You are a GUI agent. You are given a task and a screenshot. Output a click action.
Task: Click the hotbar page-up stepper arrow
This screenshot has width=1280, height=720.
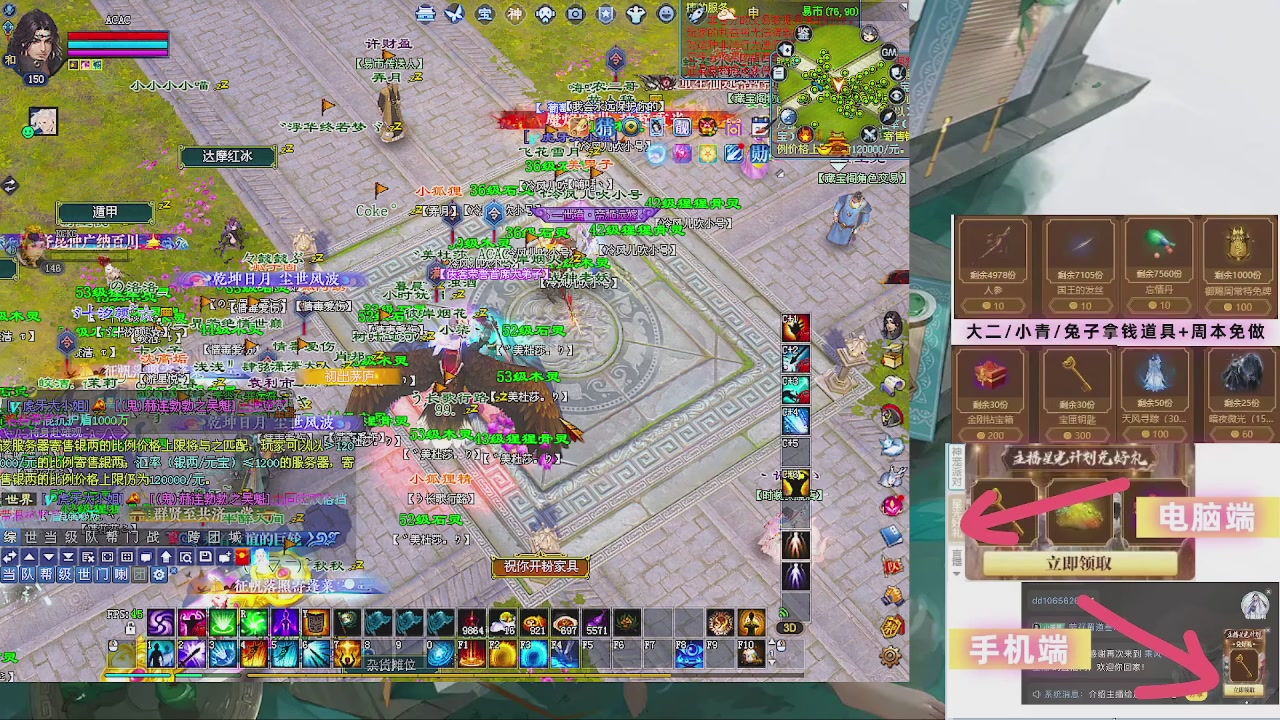pyautogui.click(x=772, y=641)
